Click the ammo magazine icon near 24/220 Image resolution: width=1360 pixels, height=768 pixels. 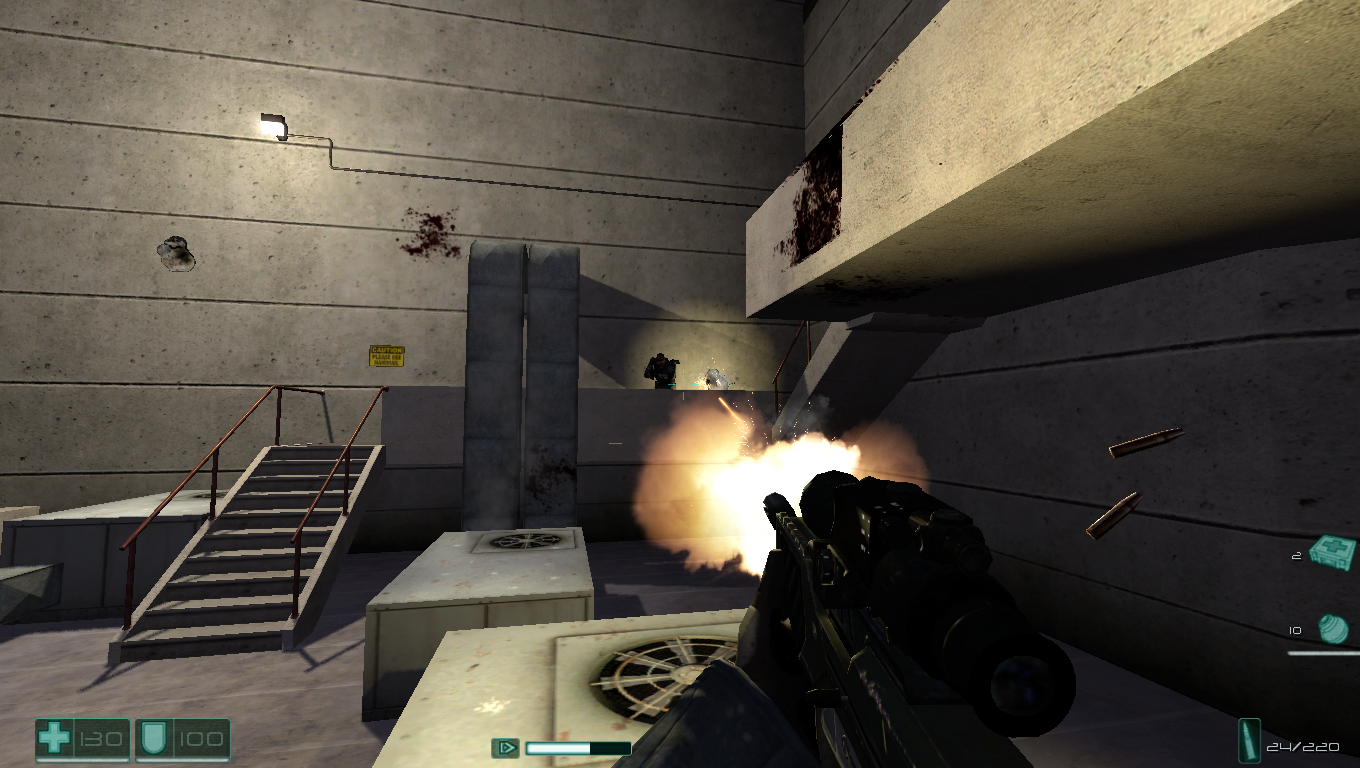1251,742
